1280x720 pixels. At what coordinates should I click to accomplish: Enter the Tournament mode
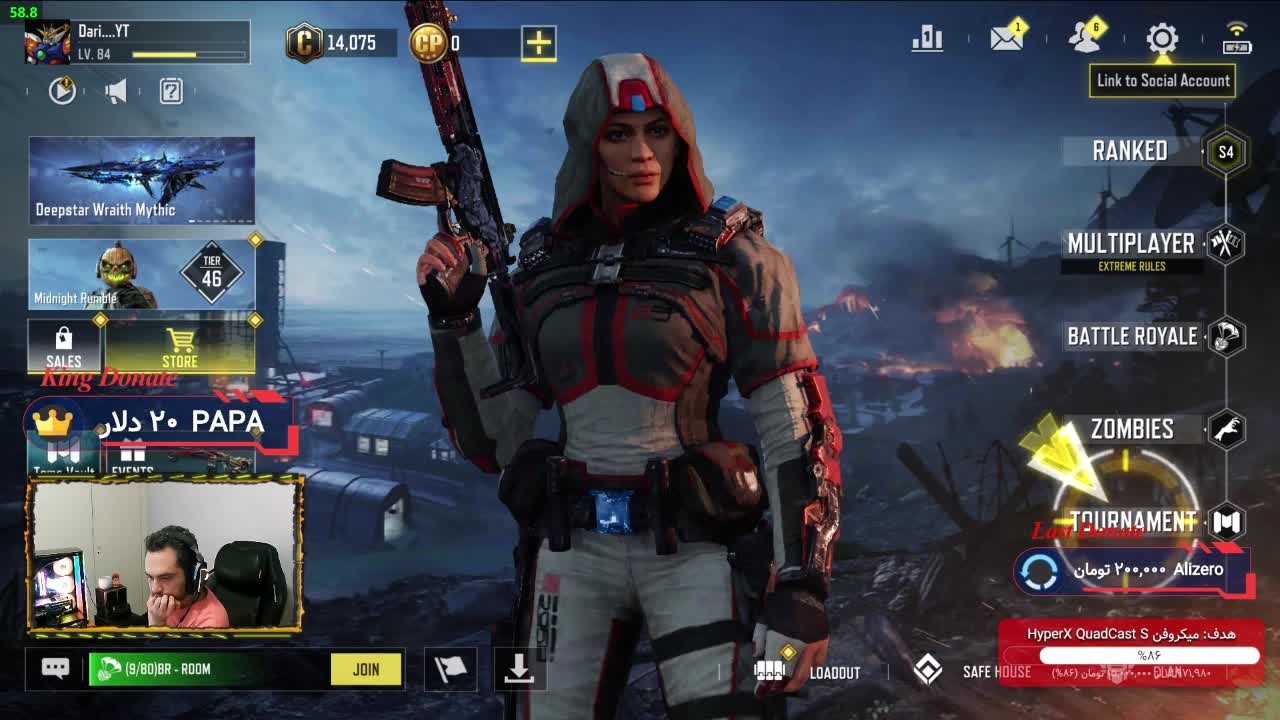[1133, 521]
